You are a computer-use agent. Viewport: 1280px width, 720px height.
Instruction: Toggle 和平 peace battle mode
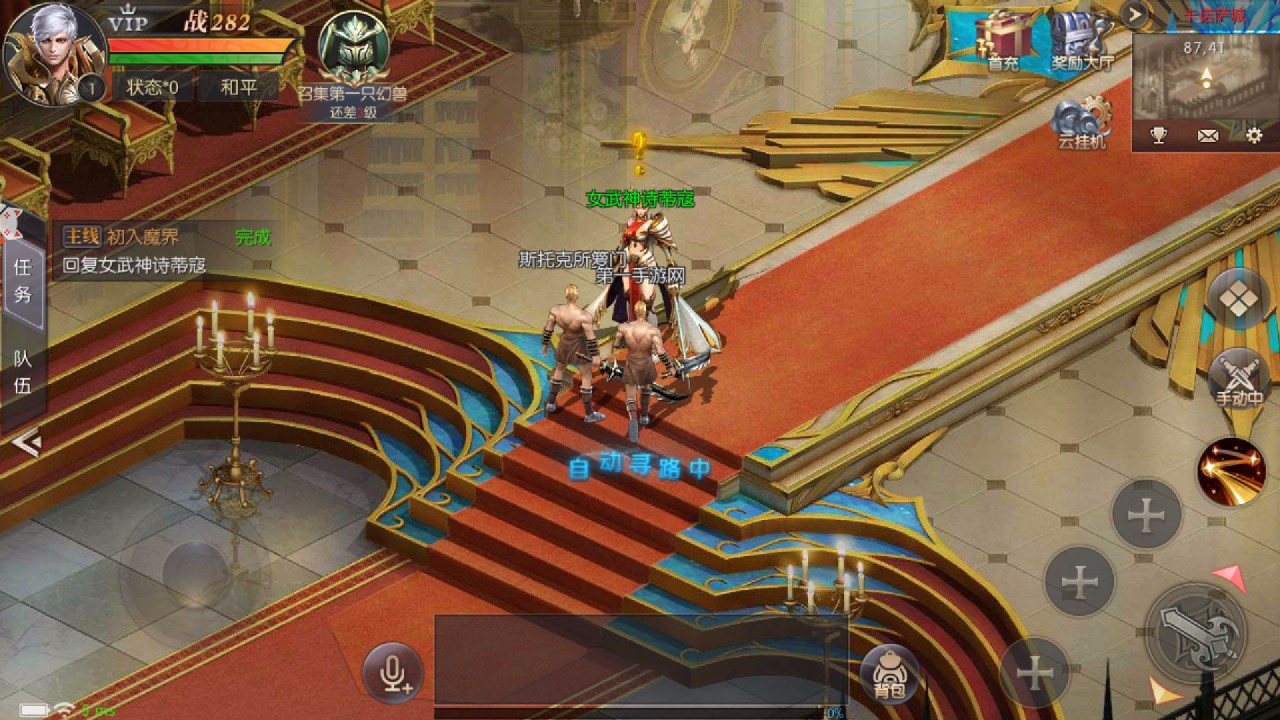point(237,87)
